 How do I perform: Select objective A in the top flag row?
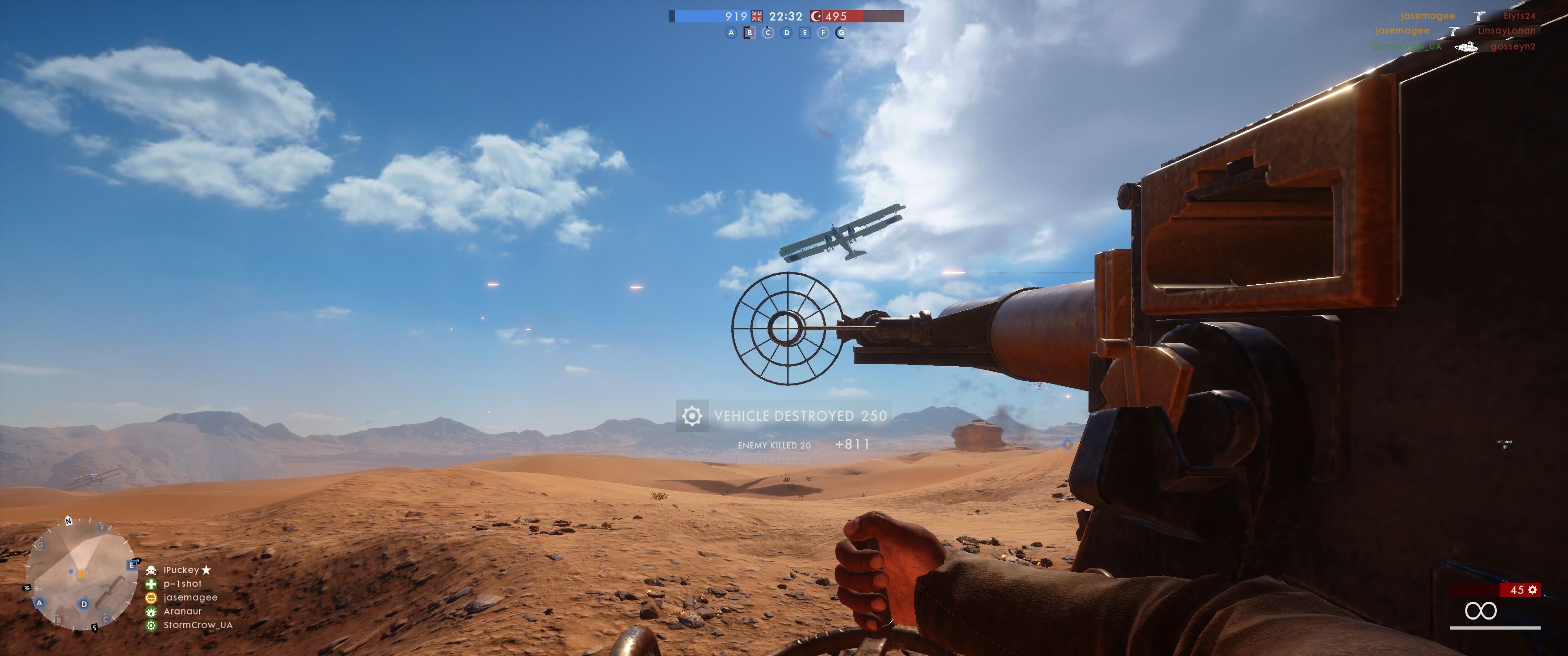coord(731,33)
